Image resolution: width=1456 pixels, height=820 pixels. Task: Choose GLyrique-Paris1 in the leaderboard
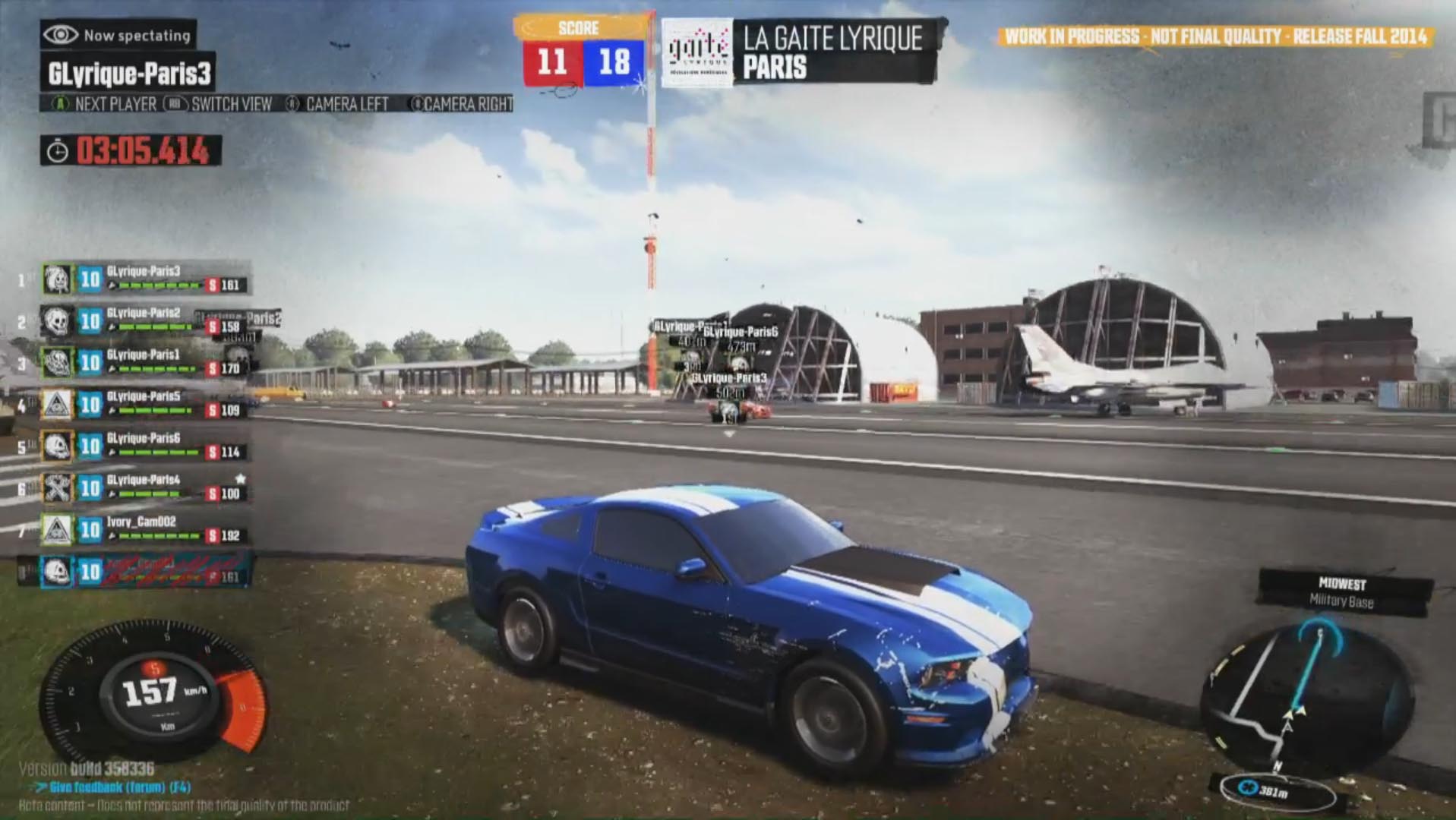coord(144,363)
